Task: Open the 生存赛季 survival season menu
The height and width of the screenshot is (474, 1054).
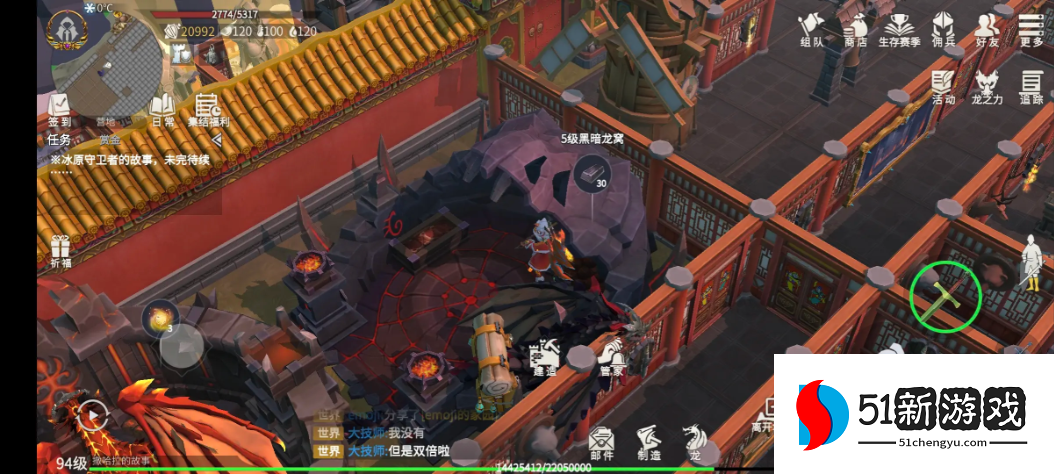Action: point(897,28)
